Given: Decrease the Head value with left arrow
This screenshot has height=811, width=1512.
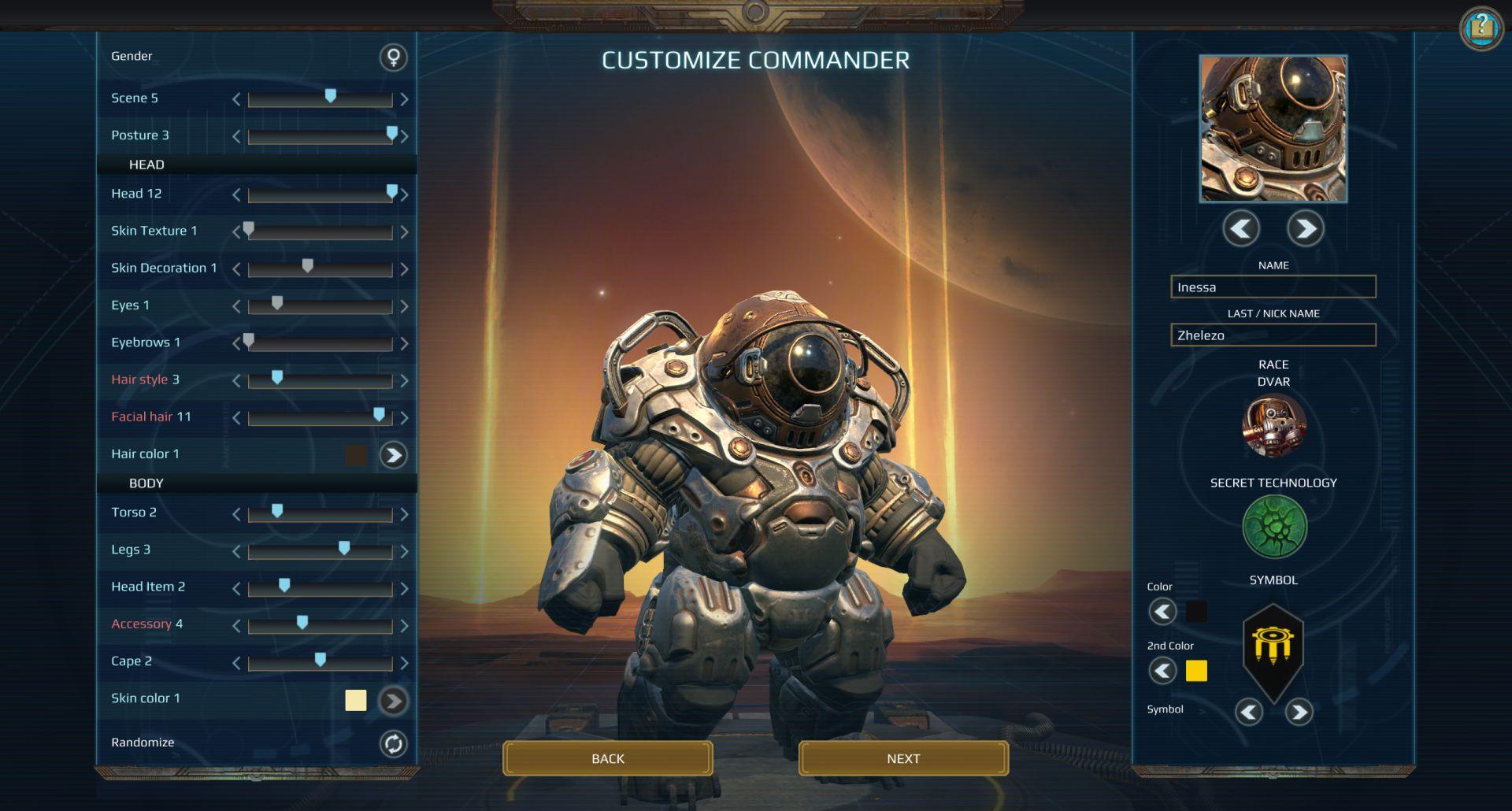Looking at the screenshot, I should (236, 194).
